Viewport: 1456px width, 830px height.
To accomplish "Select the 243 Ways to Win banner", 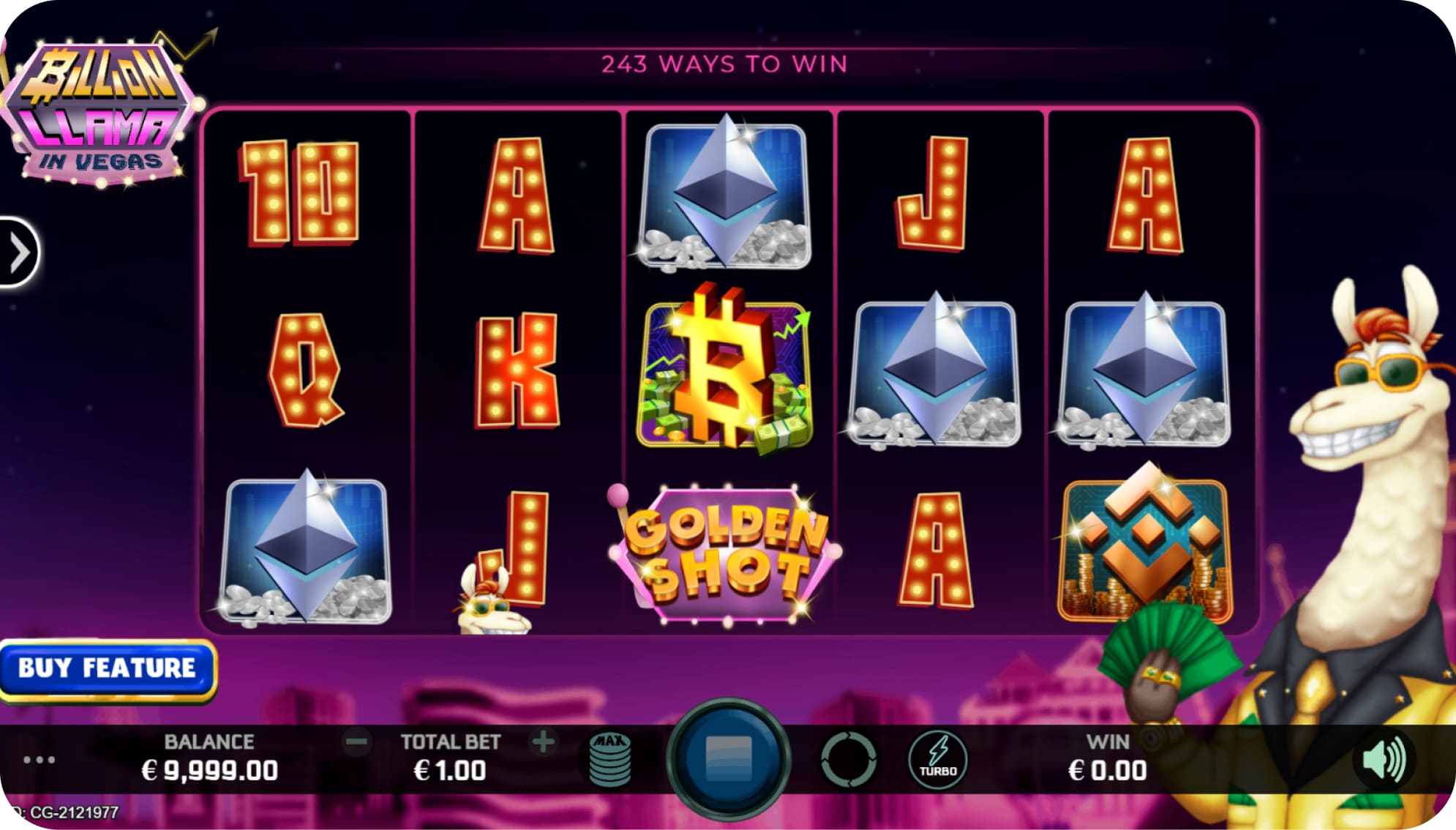I will (x=724, y=64).
